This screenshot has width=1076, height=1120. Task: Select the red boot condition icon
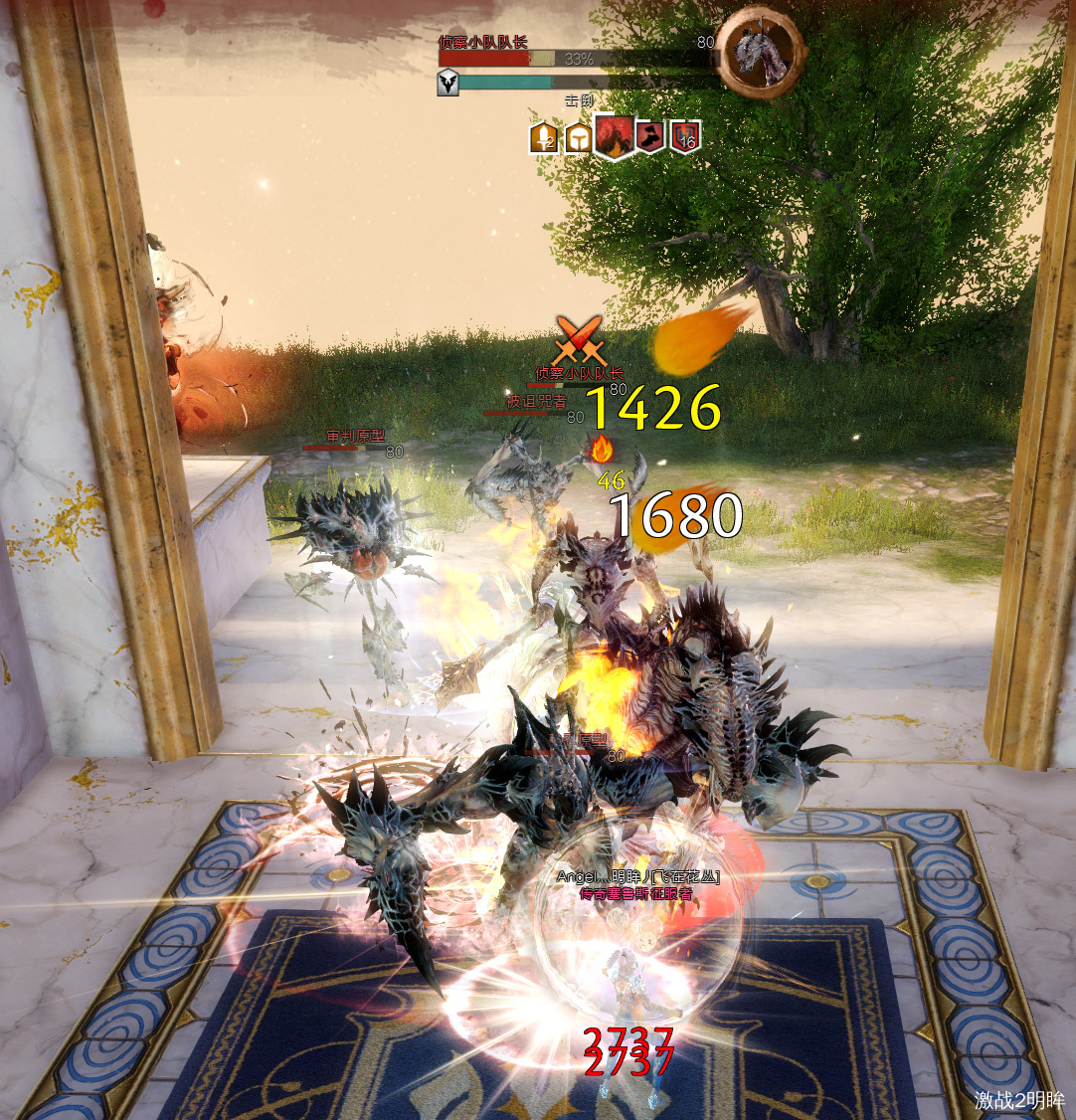coord(650,136)
